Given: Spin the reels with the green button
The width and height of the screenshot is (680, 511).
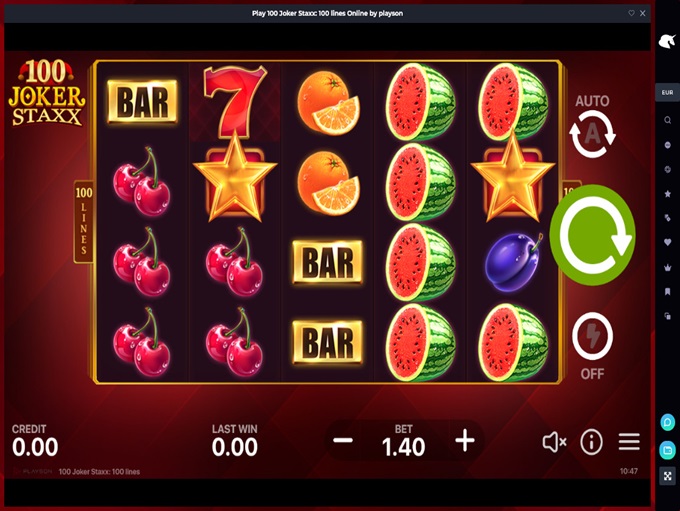Looking at the screenshot, I should (592, 235).
